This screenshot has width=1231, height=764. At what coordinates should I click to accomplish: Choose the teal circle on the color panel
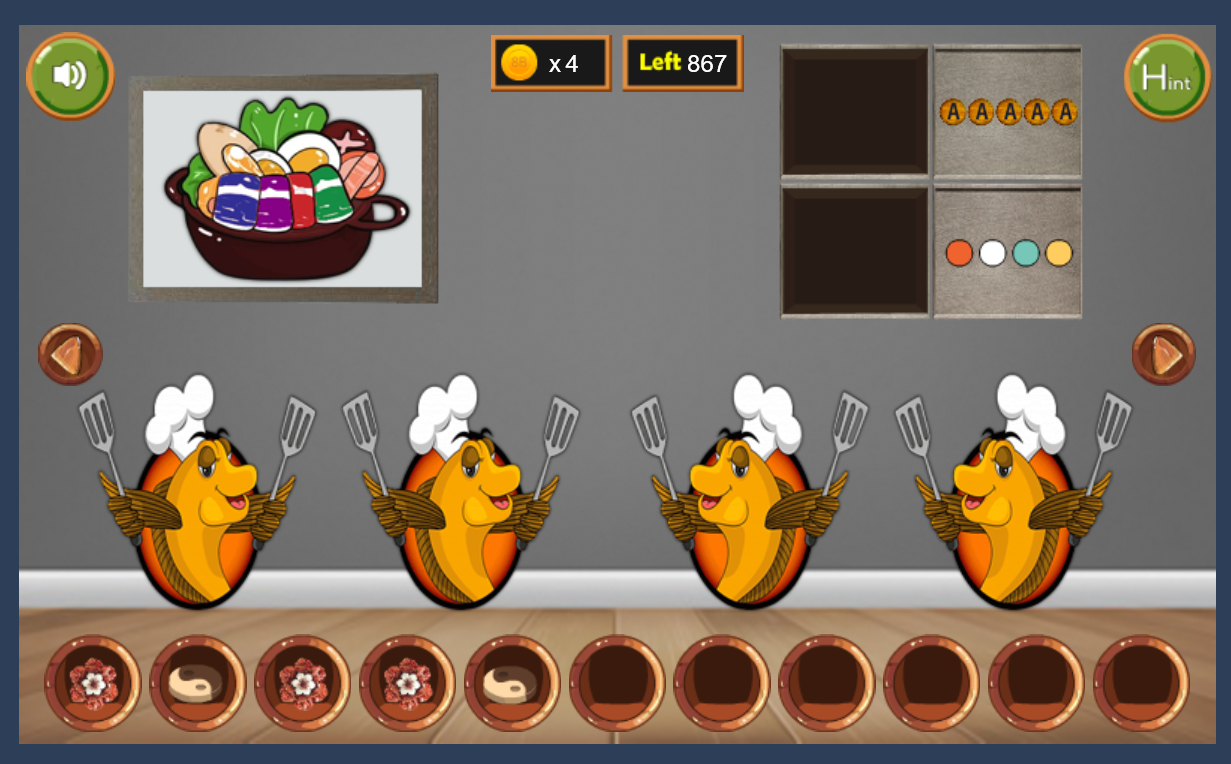click(1026, 253)
